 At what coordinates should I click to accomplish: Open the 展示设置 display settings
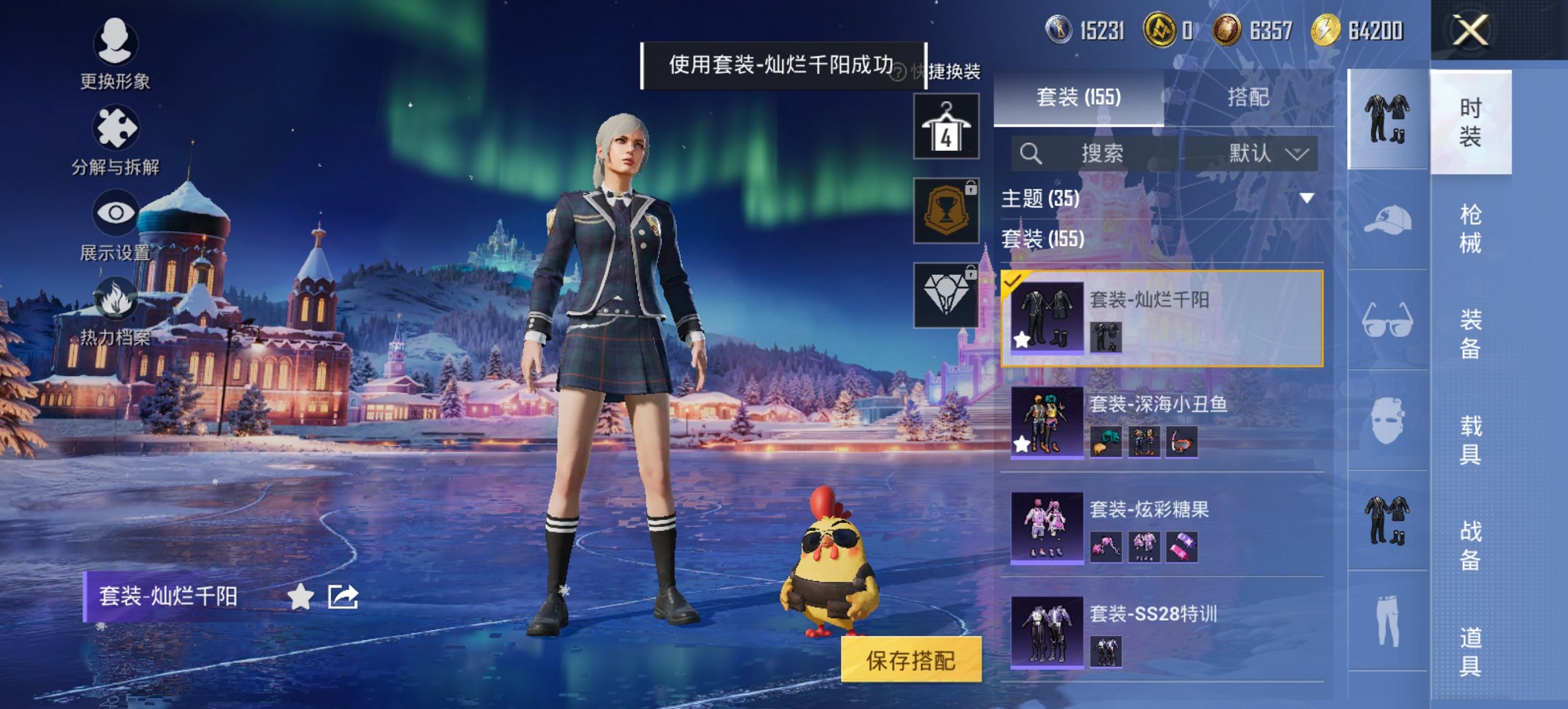(x=116, y=222)
